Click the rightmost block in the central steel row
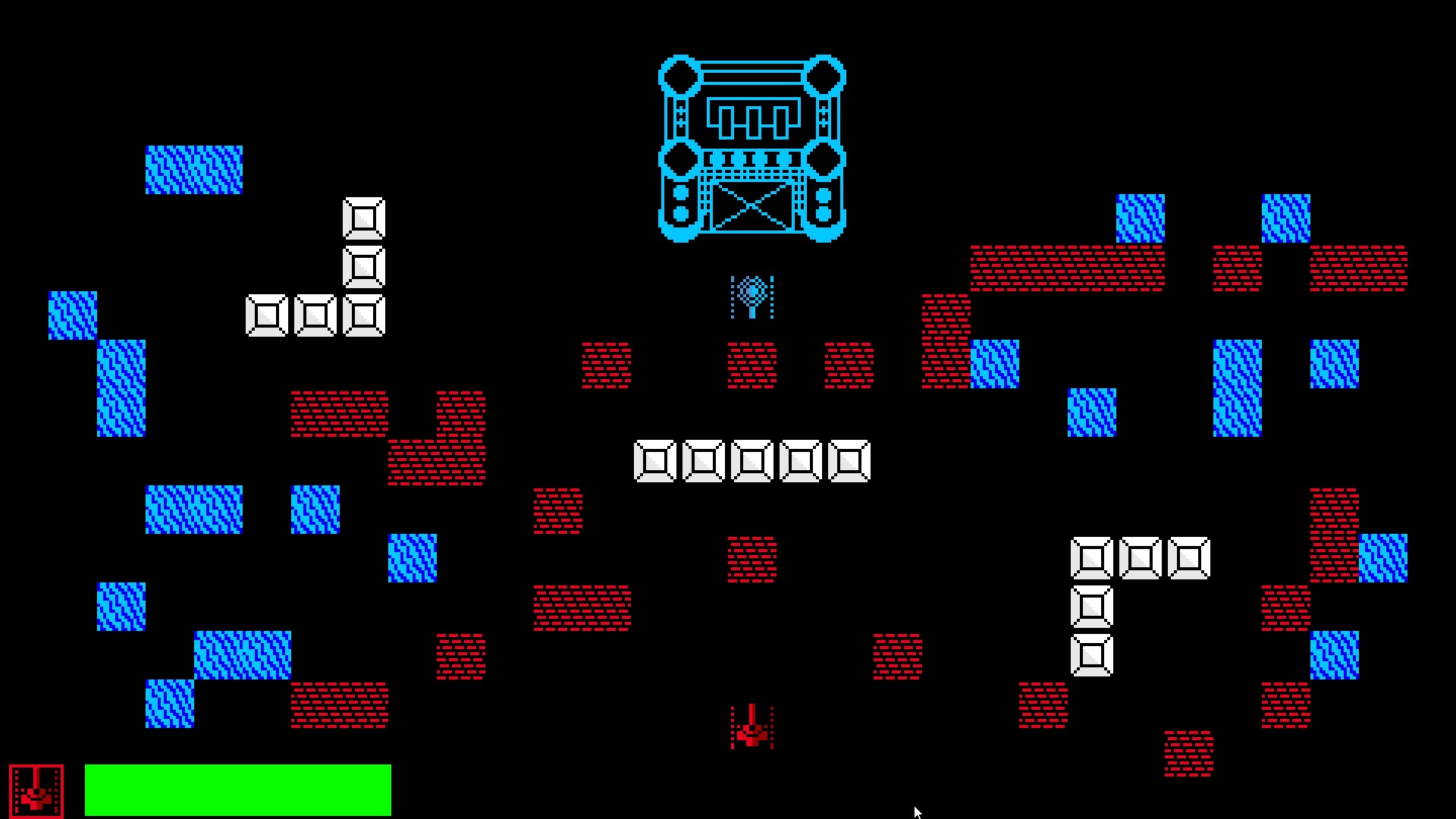 point(849,460)
